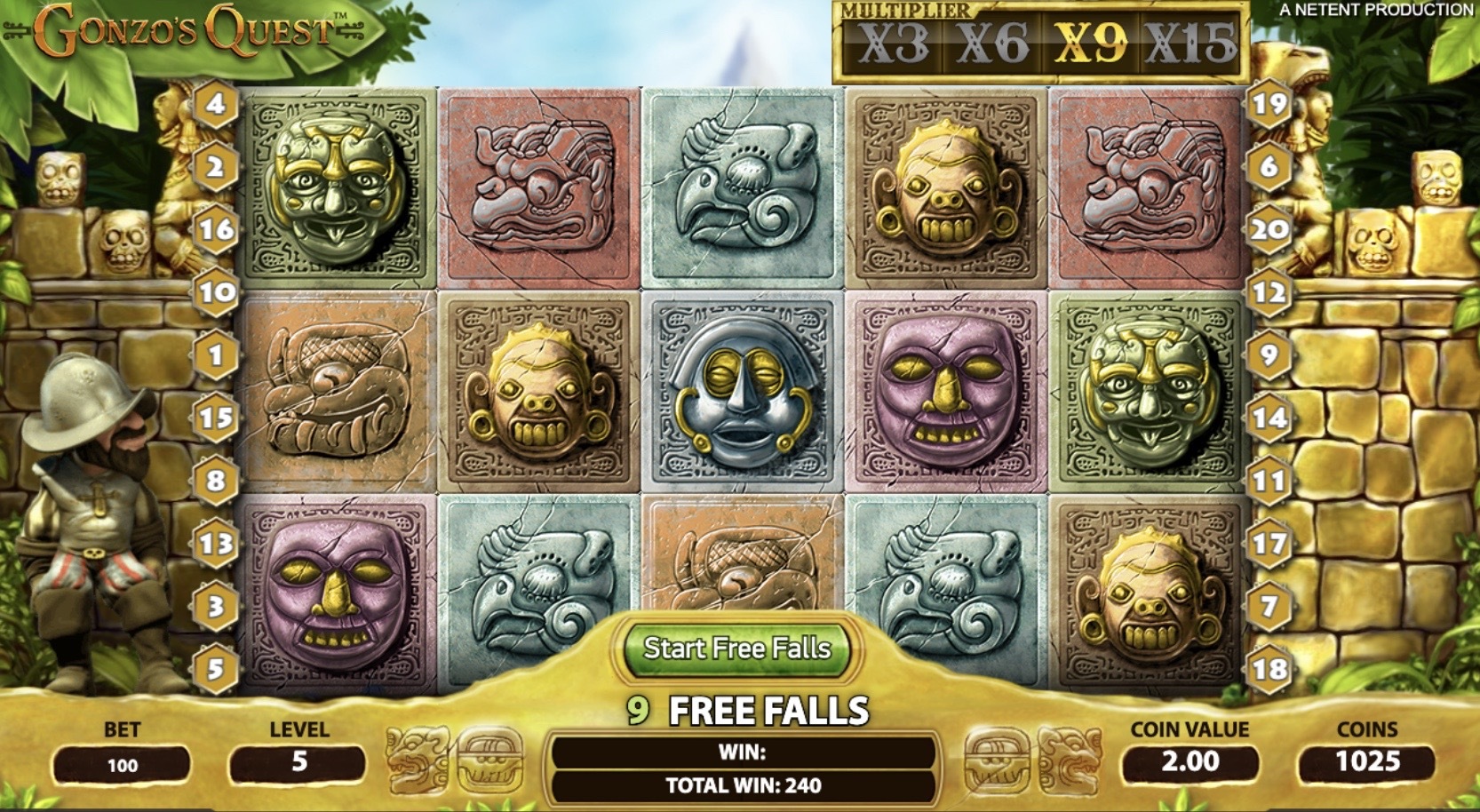Image resolution: width=1480 pixels, height=812 pixels.
Task: Choose the payline 1 badge
Action: pyautogui.click(x=216, y=355)
